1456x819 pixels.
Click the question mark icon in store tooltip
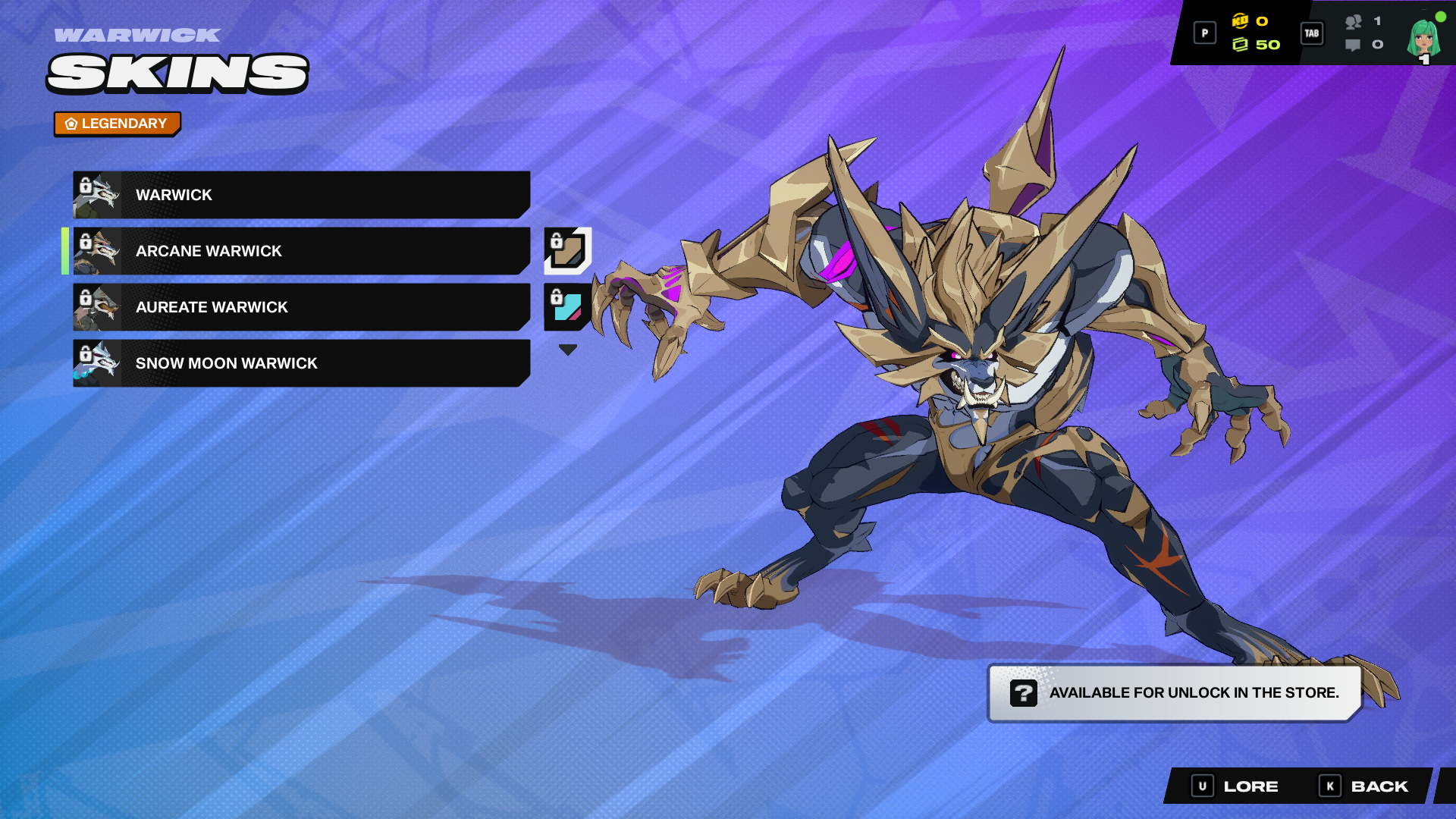pyautogui.click(x=1023, y=692)
